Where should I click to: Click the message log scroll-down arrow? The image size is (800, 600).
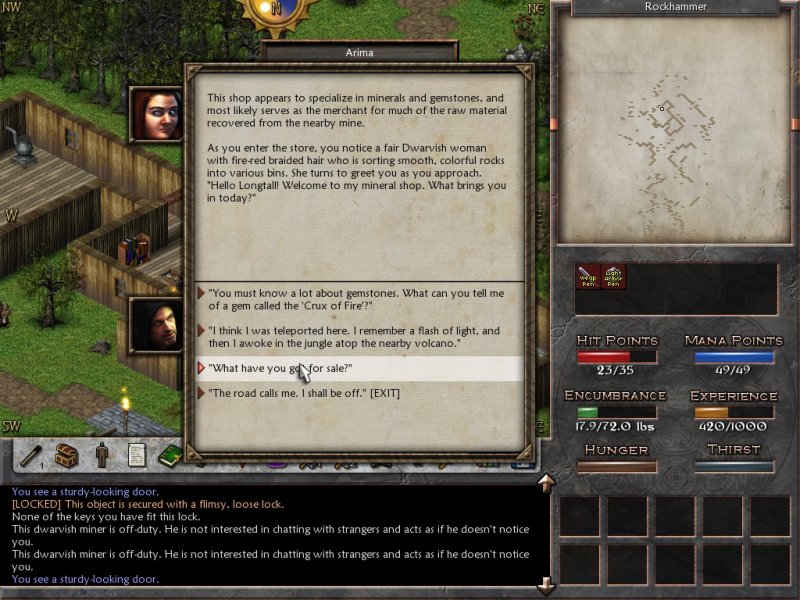(x=546, y=584)
